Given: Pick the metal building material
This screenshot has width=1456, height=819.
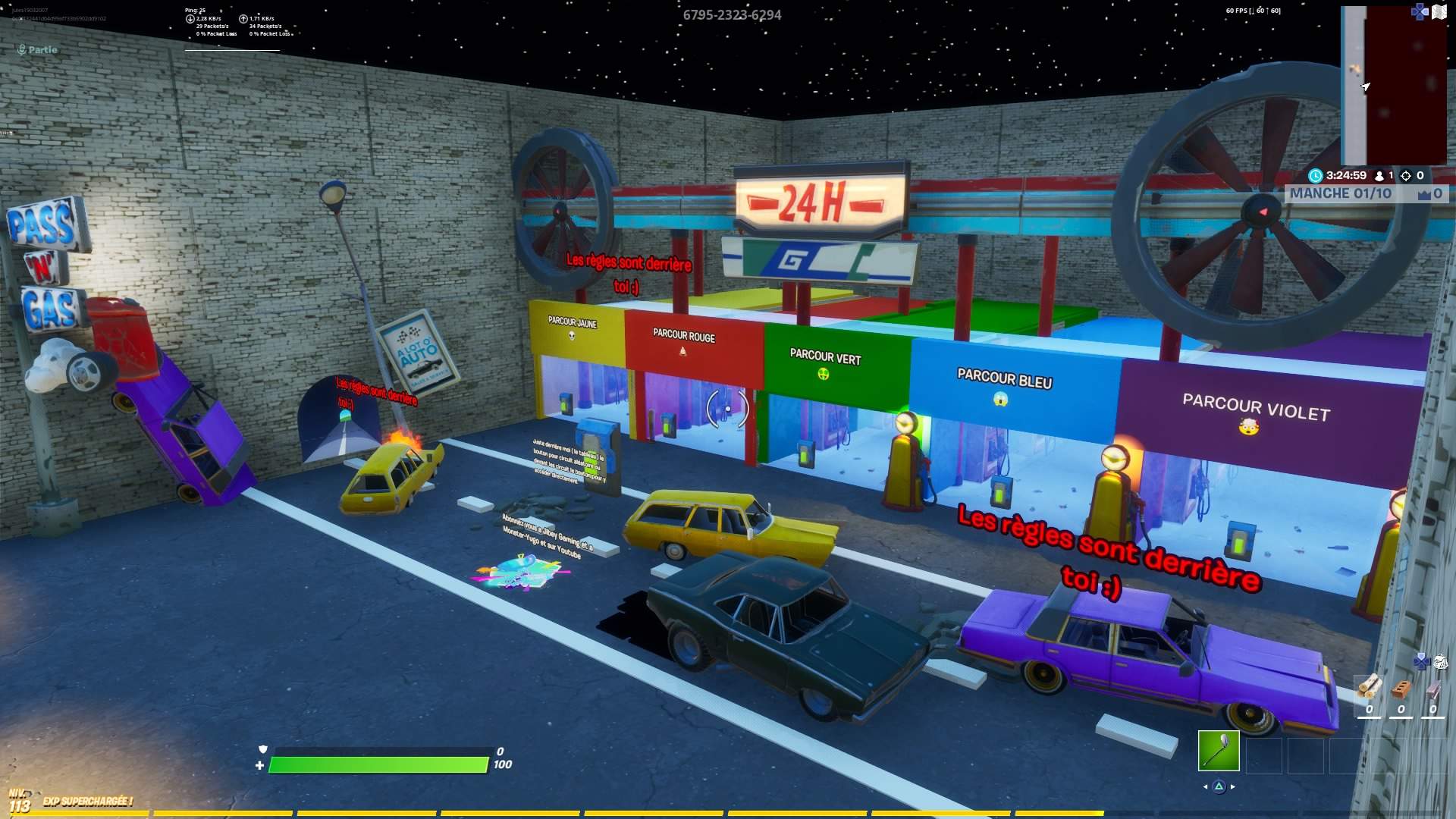Looking at the screenshot, I should (1433, 689).
